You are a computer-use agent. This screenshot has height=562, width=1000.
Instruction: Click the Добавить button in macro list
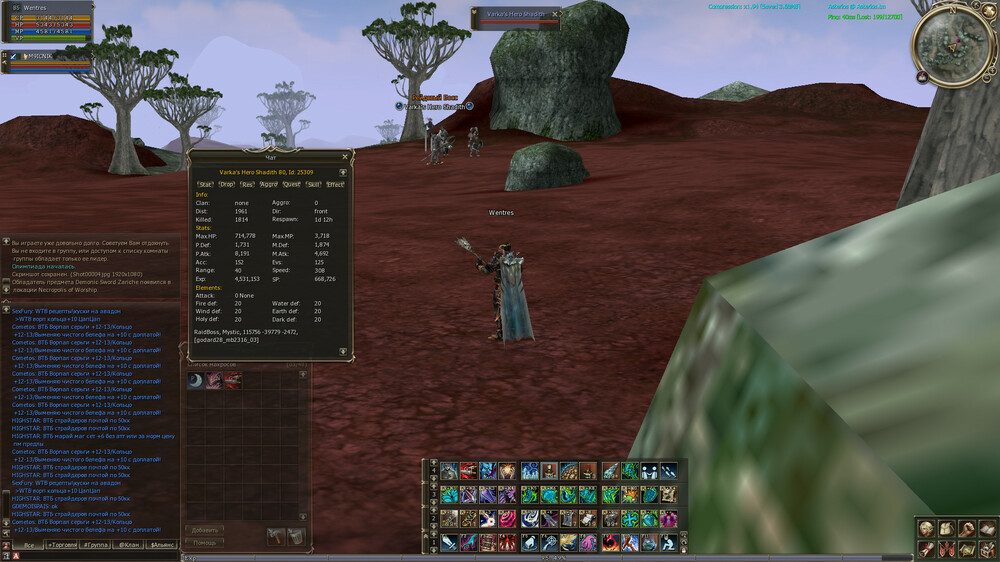[x=204, y=530]
